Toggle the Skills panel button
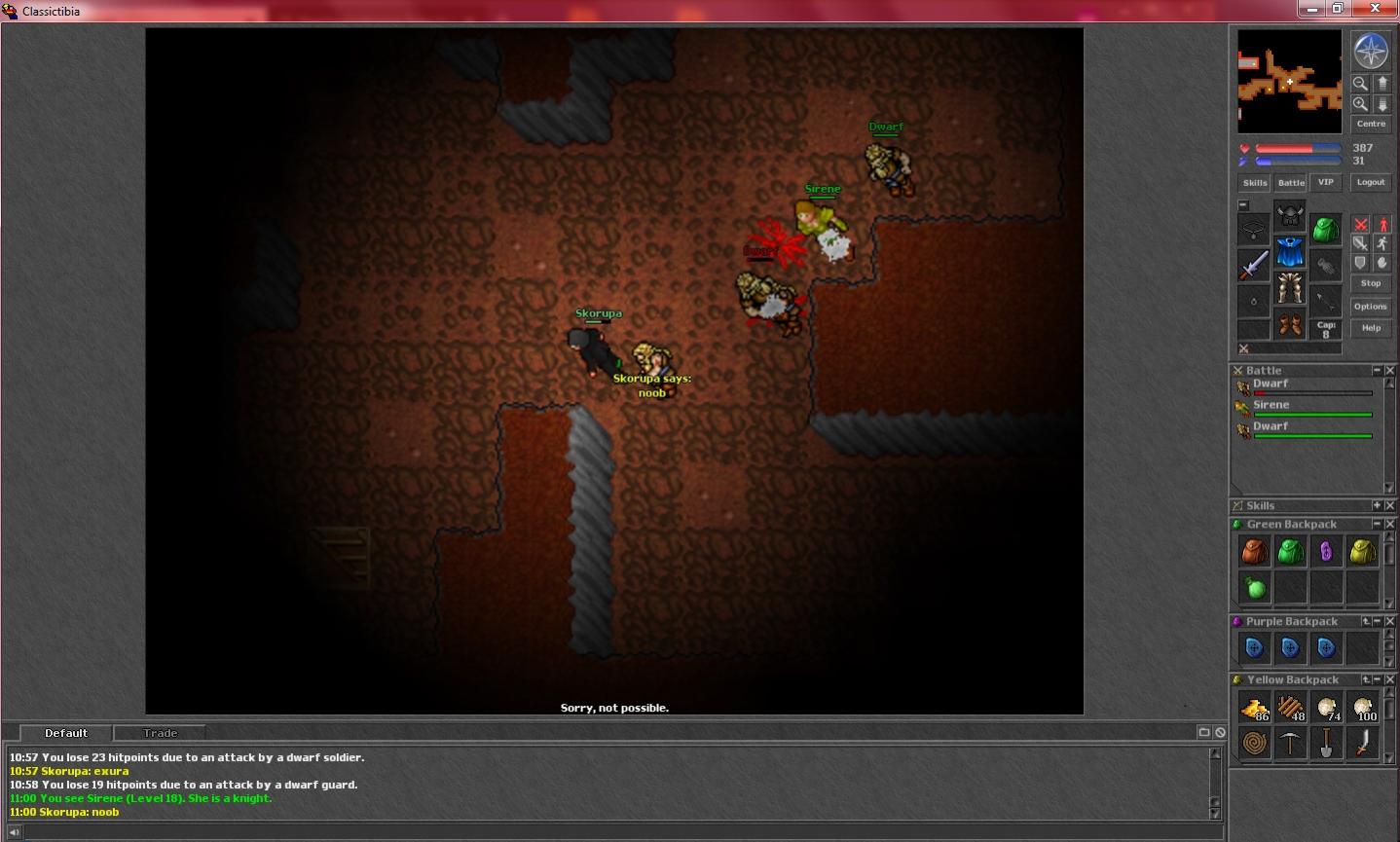1400x842 pixels. (x=1255, y=183)
